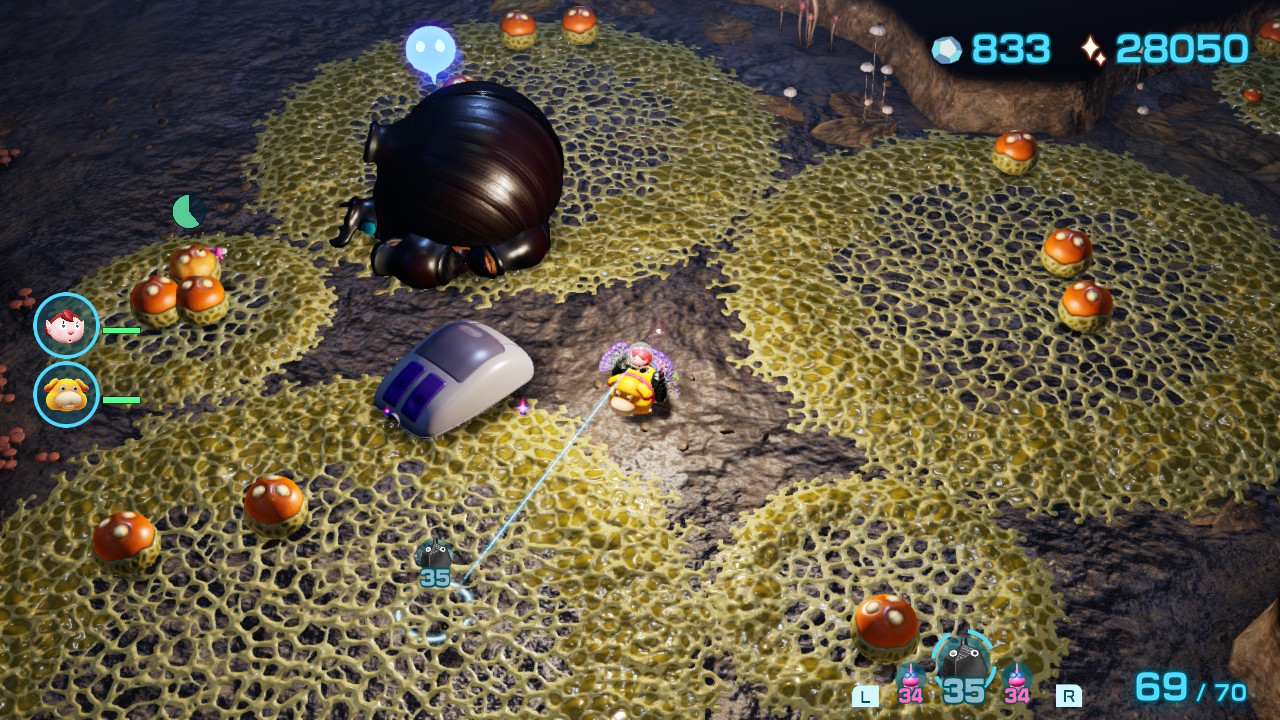Switch to the Oatchi dog portrait
The width and height of the screenshot is (1280, 720).
point(66,395)
